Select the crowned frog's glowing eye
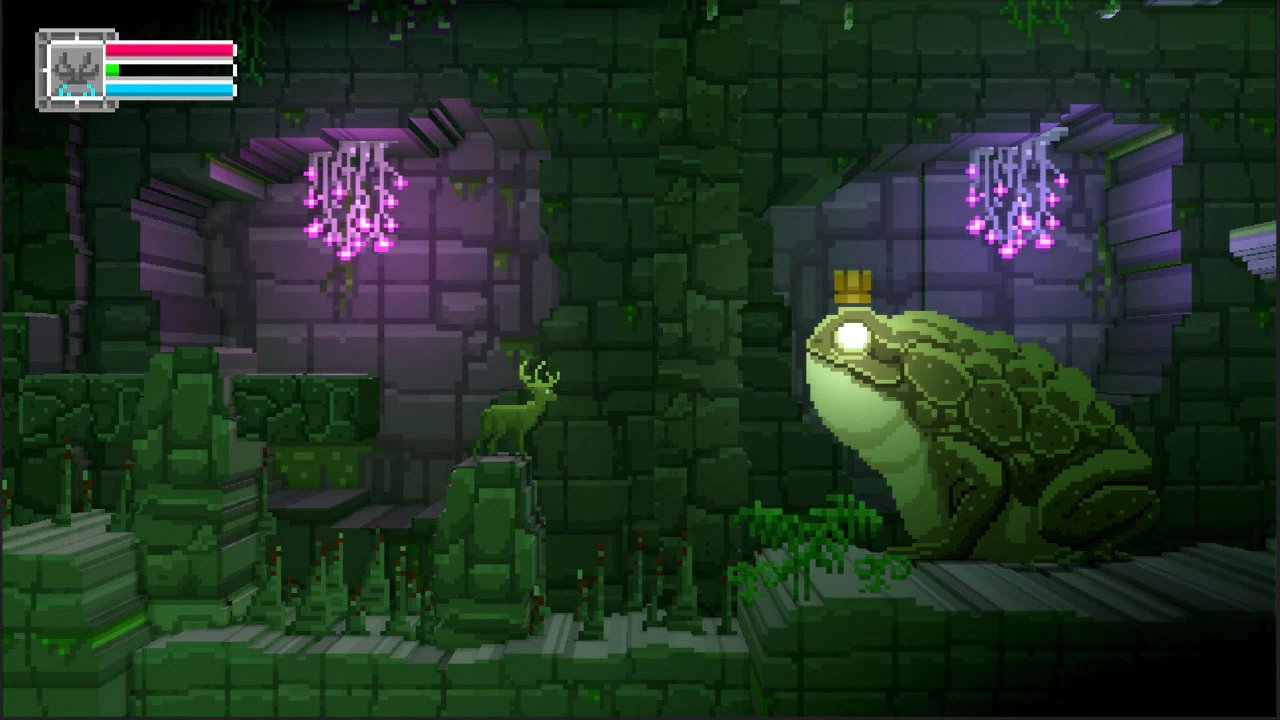The image size is (1280, 720). click(x=850, y=335)
